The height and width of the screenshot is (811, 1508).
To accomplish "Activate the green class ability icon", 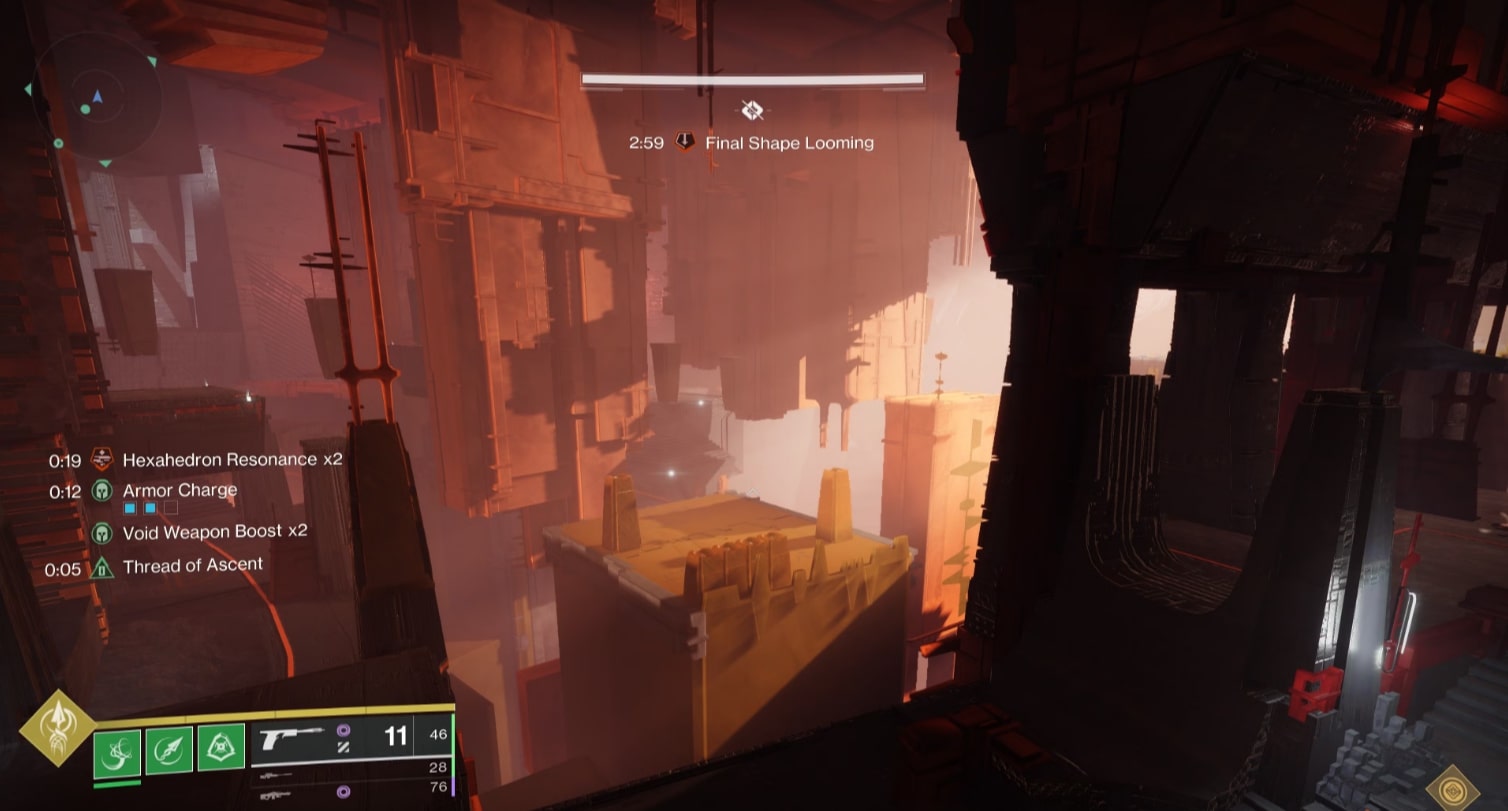I will pyautogui.click(x=221, y=748).
